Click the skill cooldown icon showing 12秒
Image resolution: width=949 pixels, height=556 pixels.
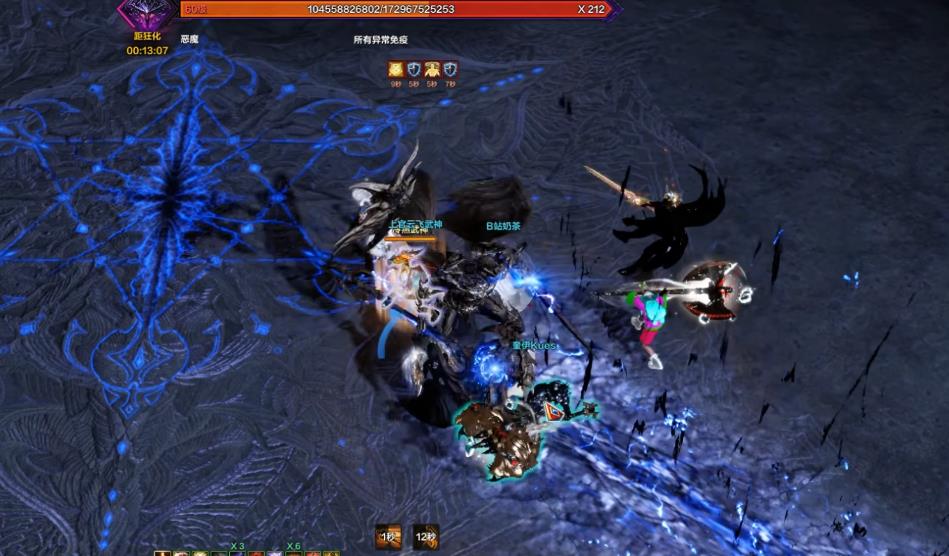click(x=426, y=537)
